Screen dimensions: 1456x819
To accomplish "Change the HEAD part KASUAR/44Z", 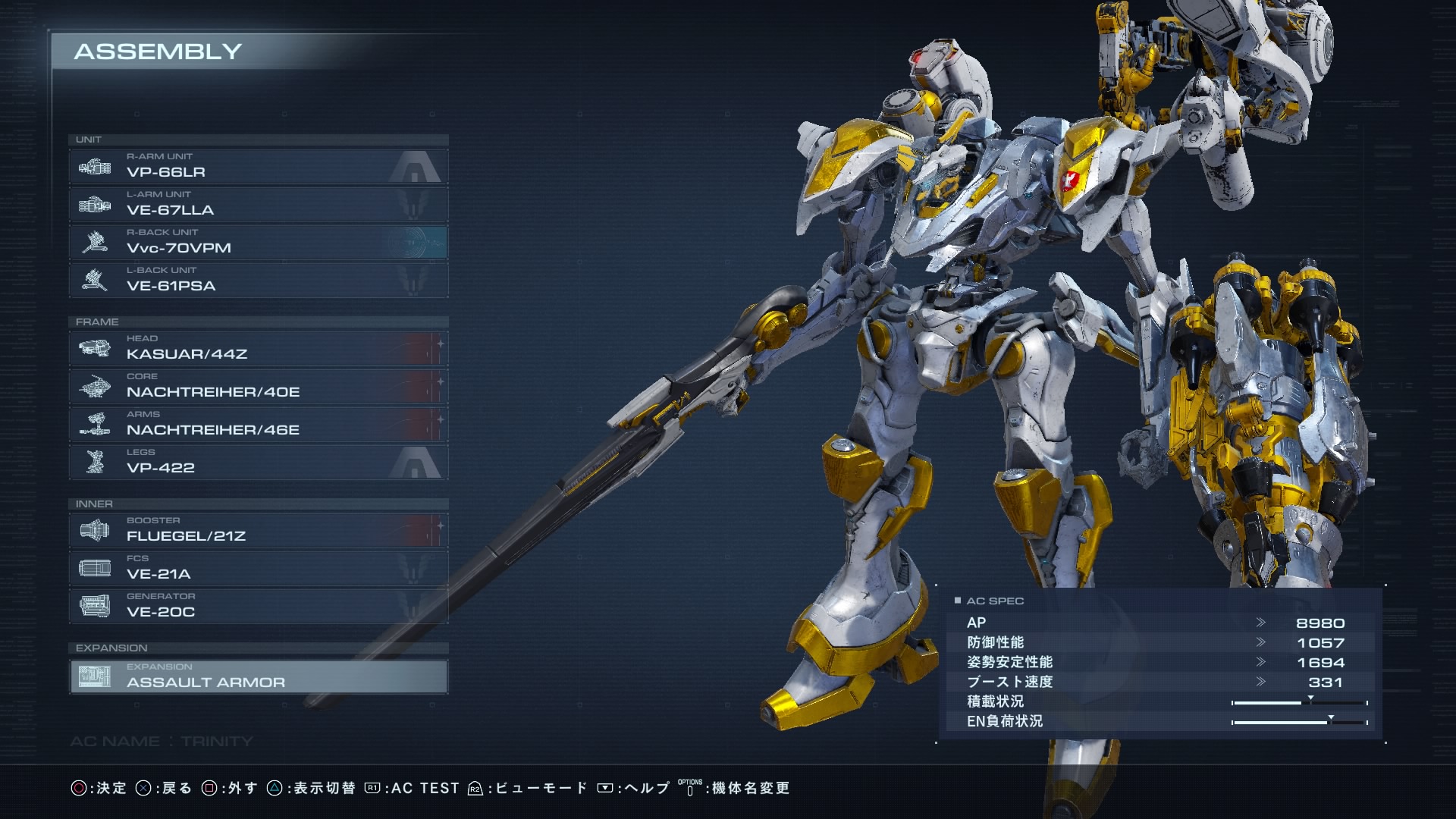I will 258,348.
